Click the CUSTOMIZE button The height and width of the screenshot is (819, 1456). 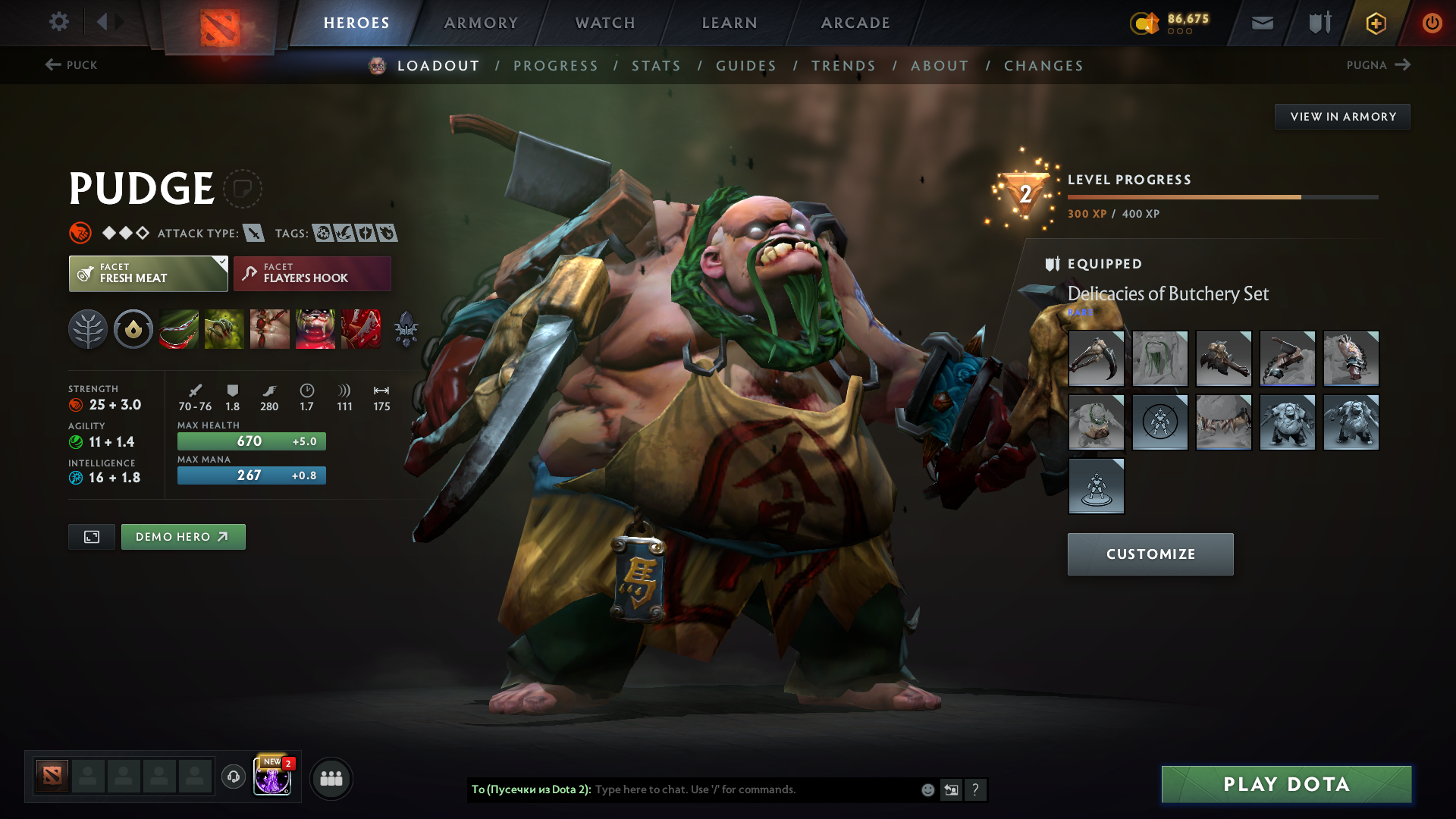tap(1150, 554)
